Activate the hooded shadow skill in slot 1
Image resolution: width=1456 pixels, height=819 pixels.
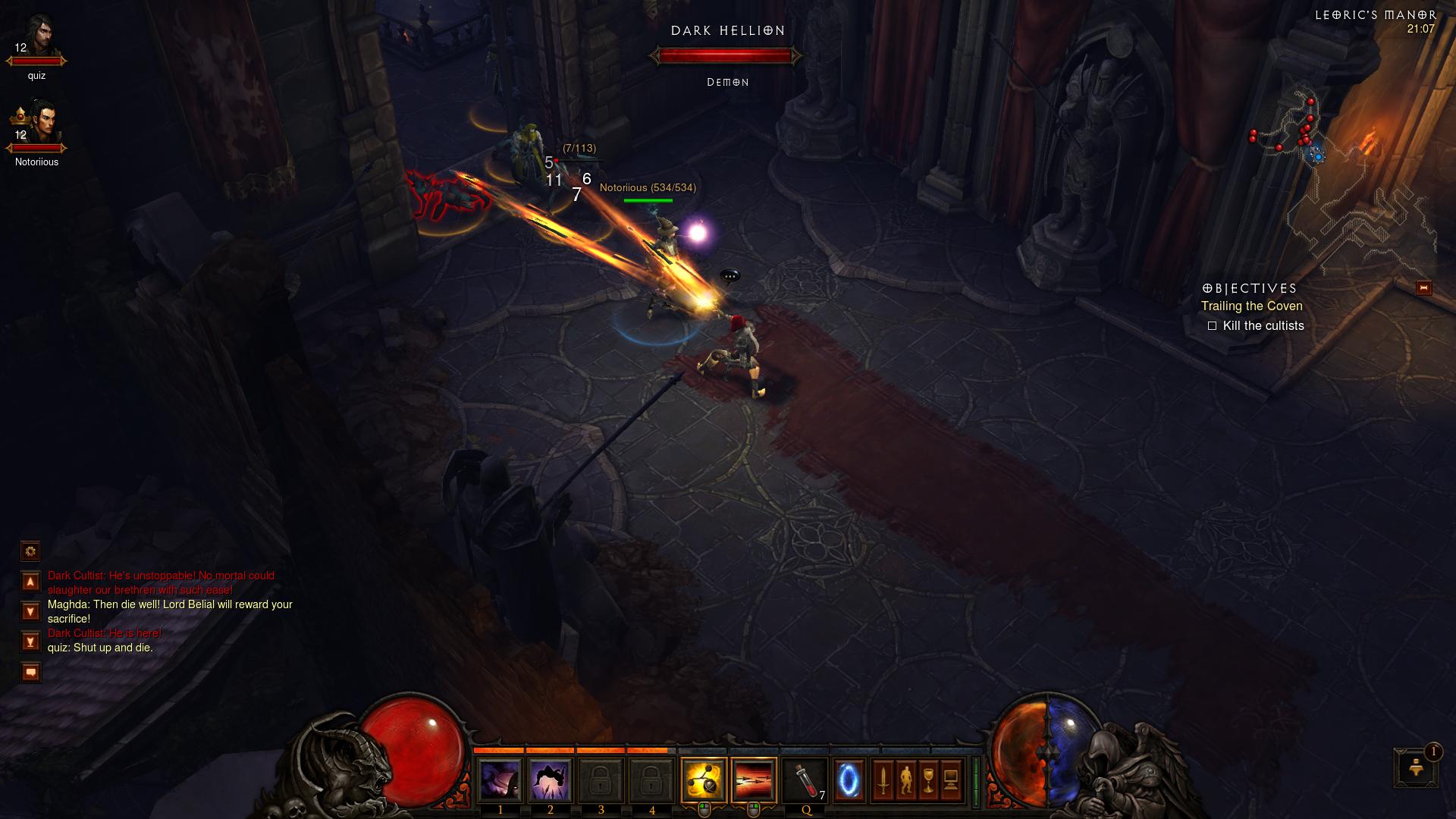click(500, 780)
